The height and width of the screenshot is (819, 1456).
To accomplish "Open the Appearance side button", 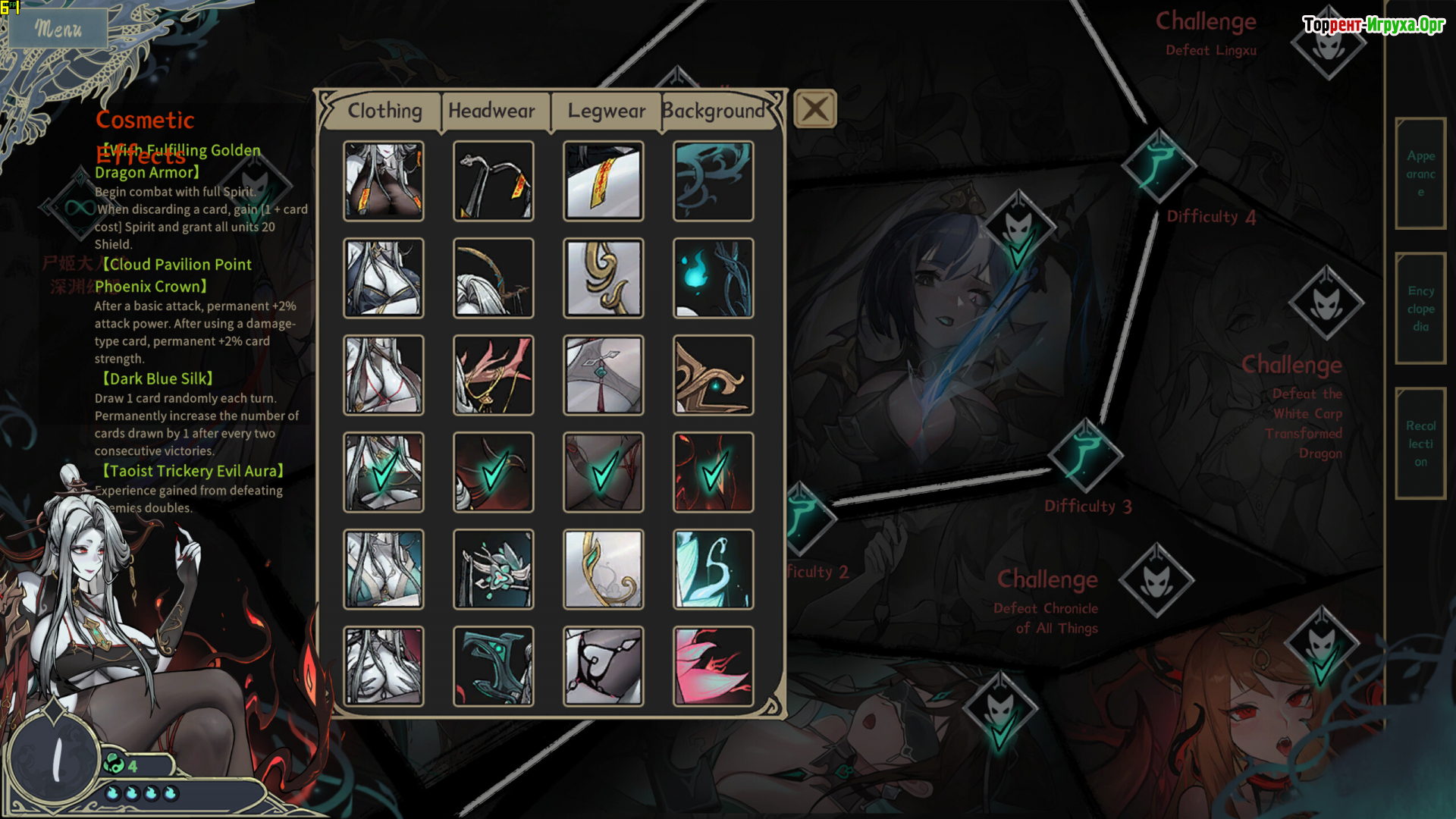I will [1420, 174].
